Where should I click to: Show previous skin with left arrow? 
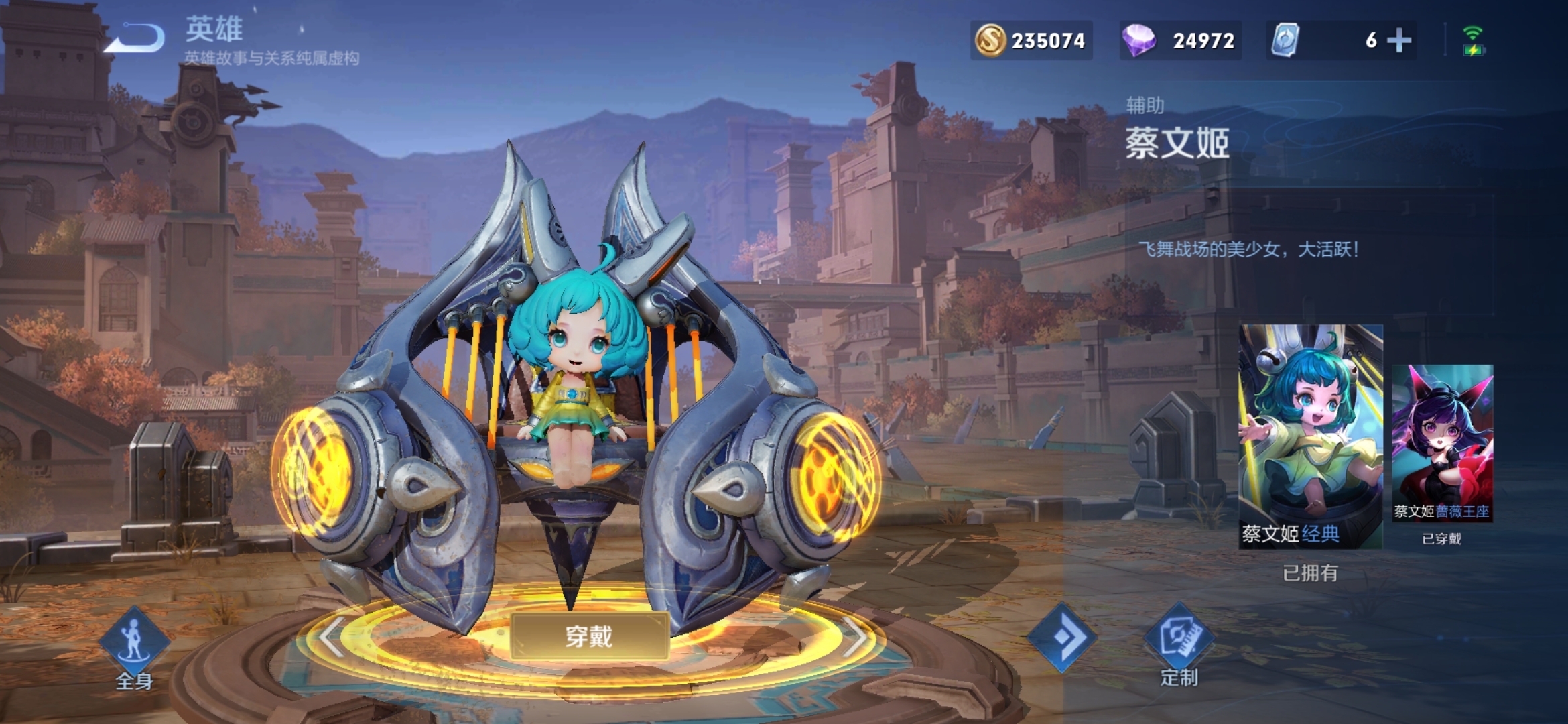tap(332, 637)
